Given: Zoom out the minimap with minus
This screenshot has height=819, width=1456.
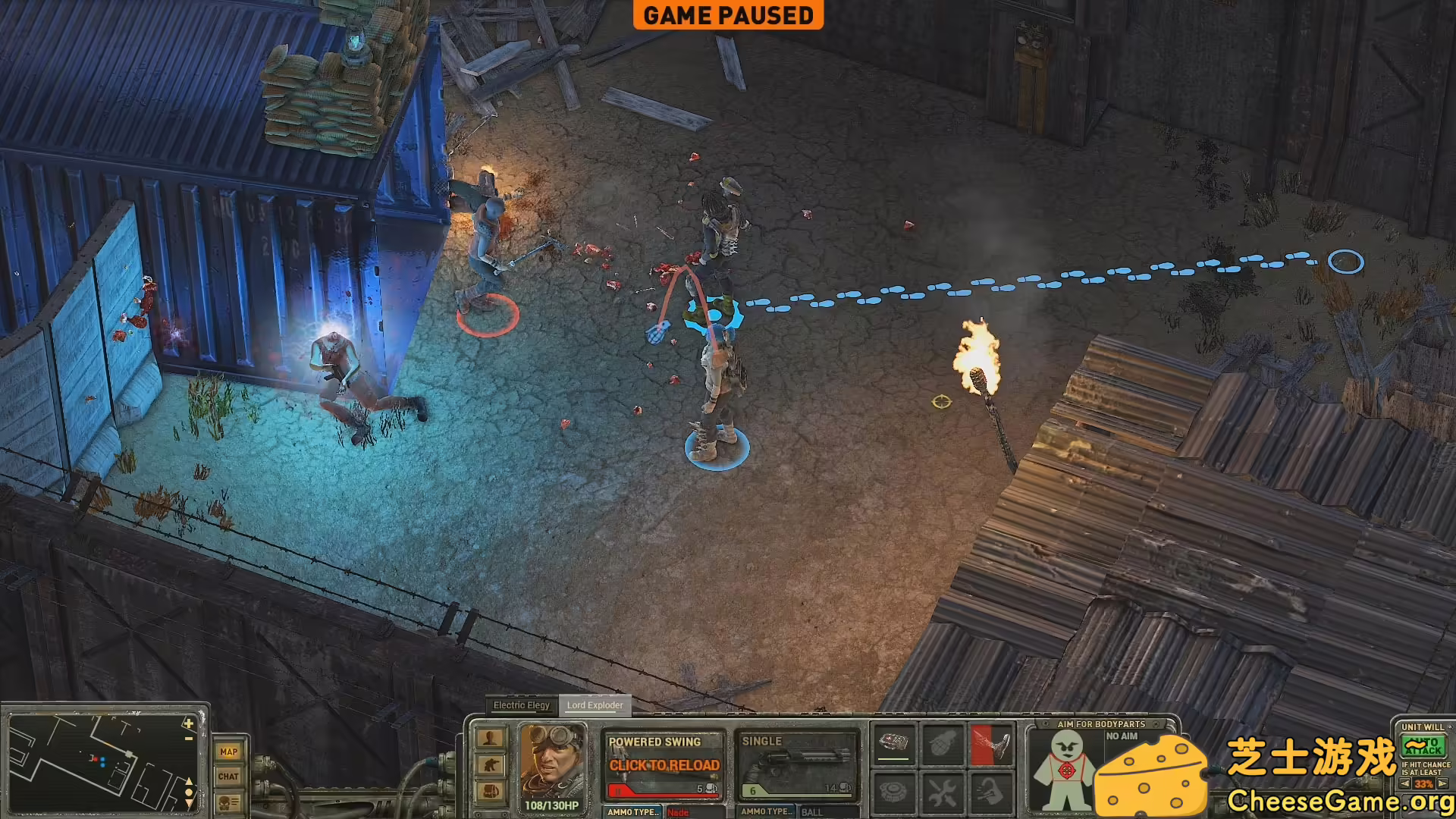Looking at the screenshot, I should (x=188, y=739).
